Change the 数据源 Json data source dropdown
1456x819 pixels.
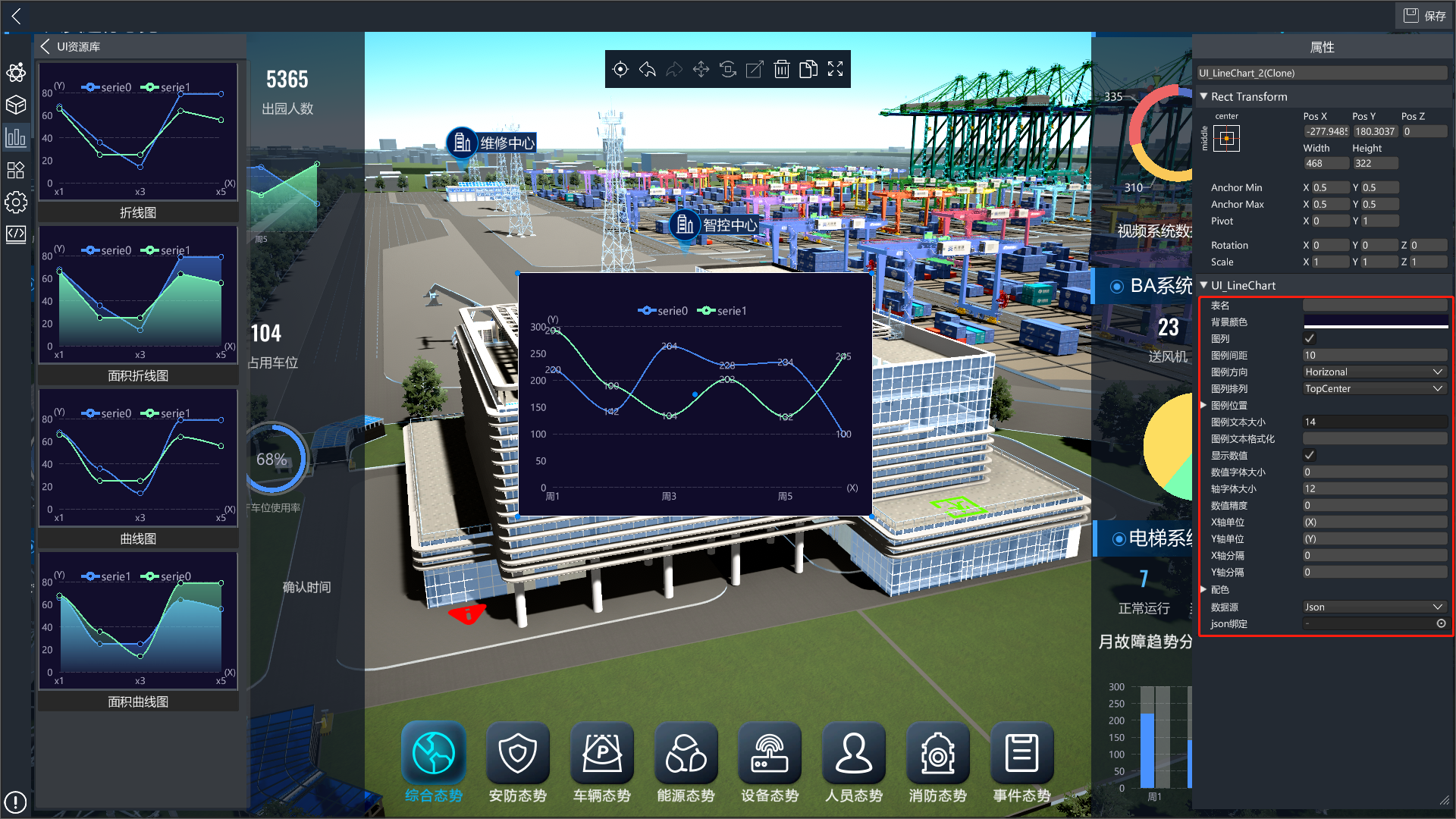[x=1373, y=607]
